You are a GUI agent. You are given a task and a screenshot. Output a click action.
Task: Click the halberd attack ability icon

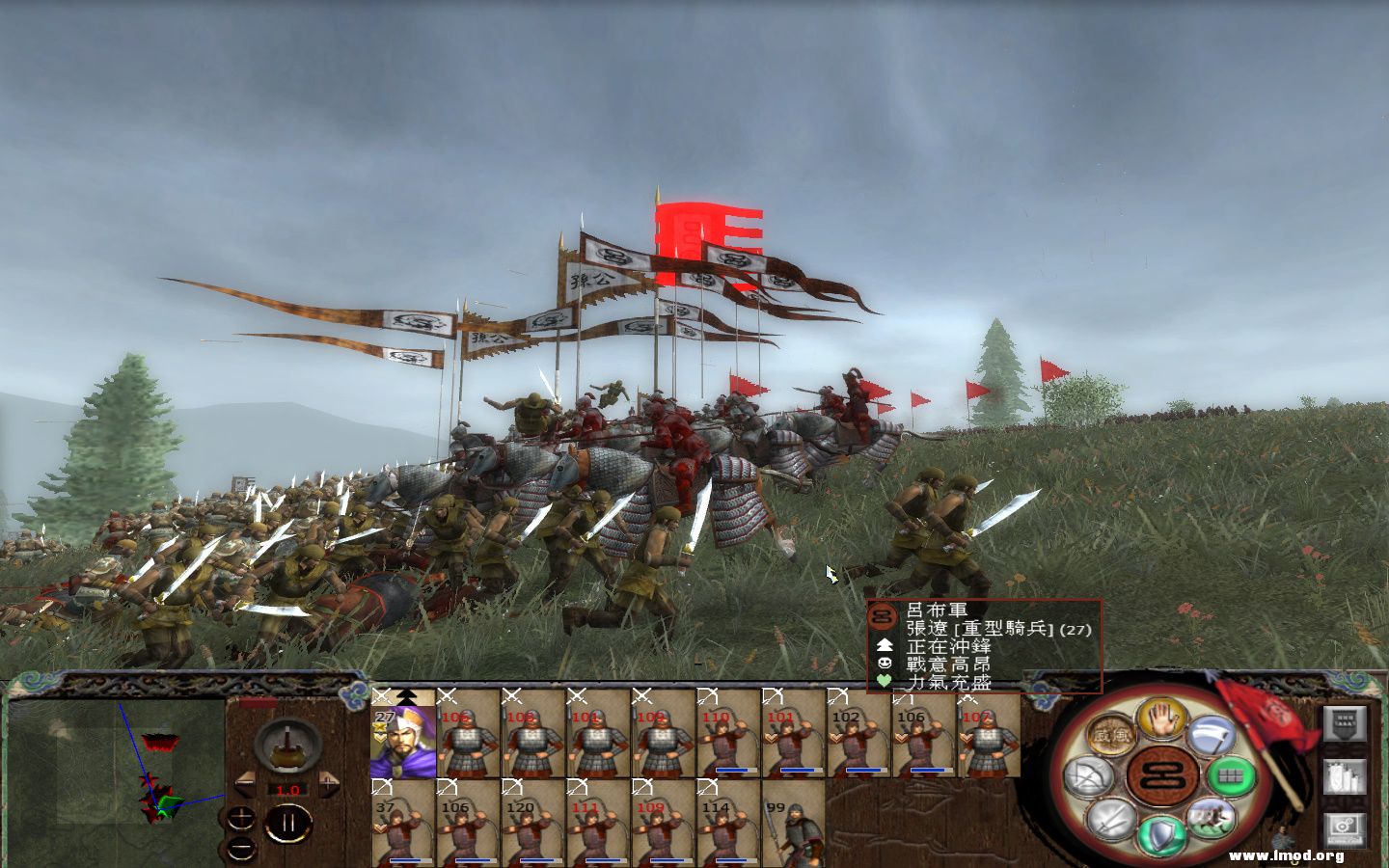coord(1213,737)
